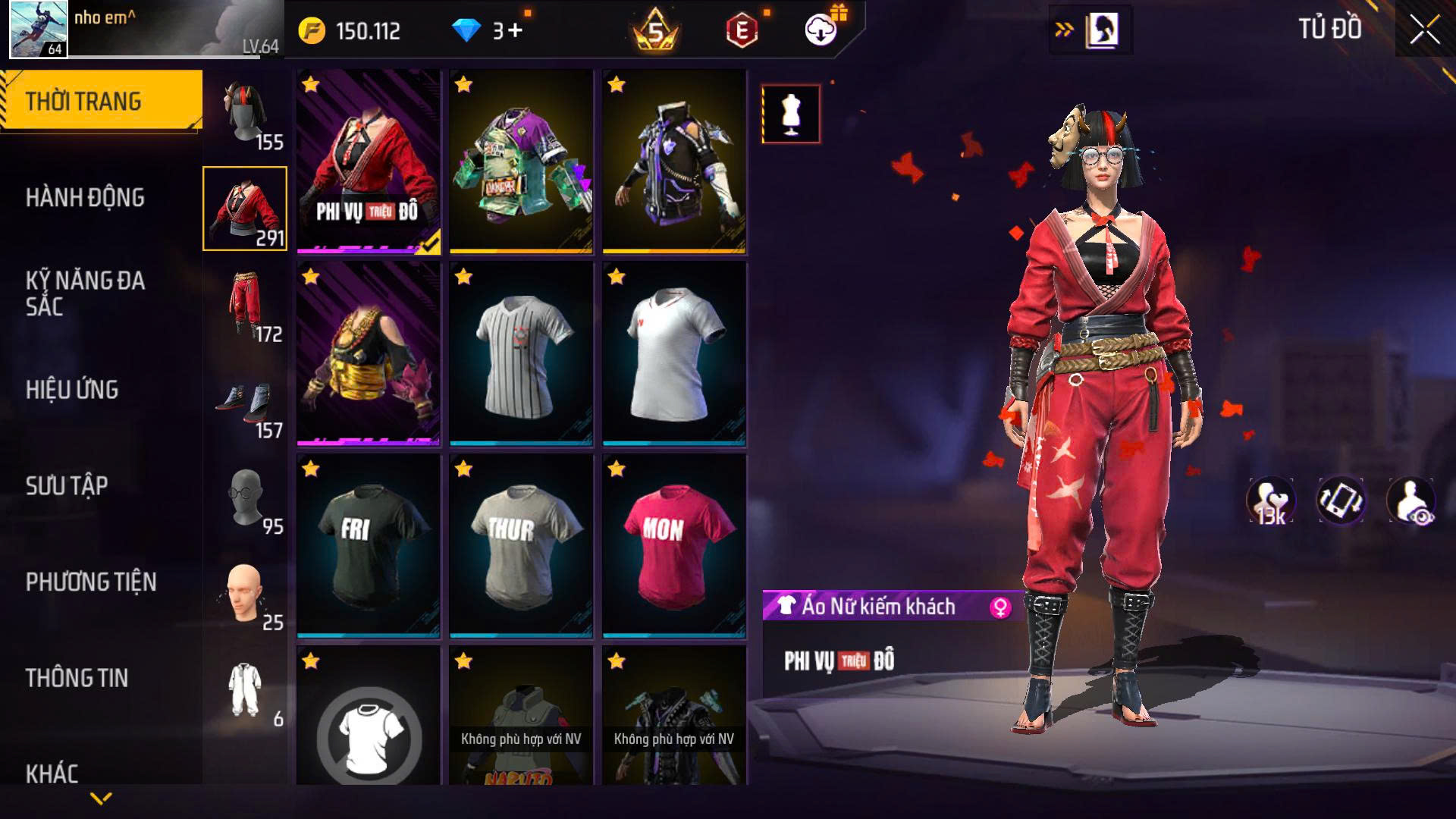Image resolution: width=1456 pixels, height=819 pixels.
Task: Select the red pants category
Action: [246, 305]
